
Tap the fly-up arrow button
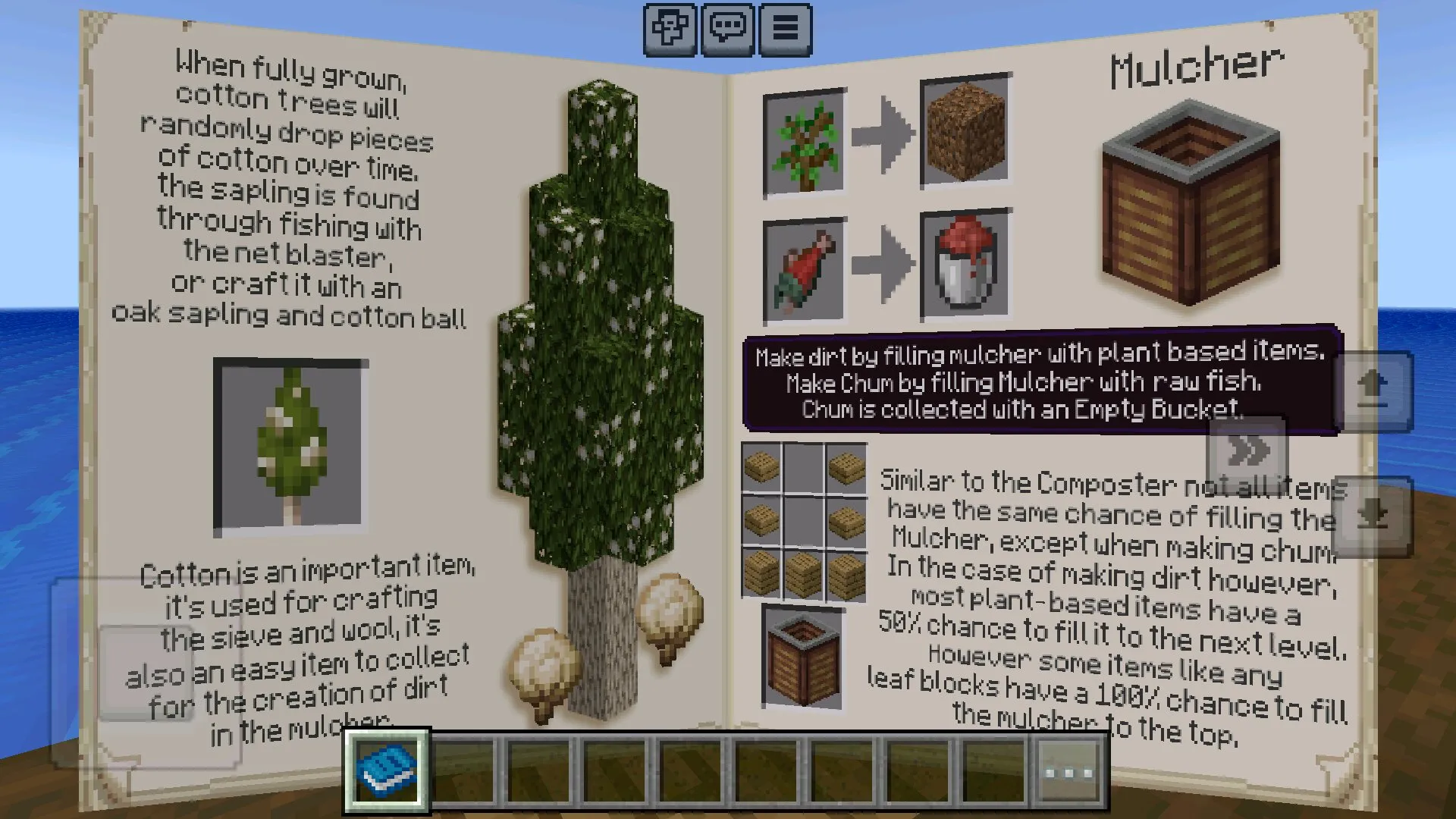[x=1373, y=391]
